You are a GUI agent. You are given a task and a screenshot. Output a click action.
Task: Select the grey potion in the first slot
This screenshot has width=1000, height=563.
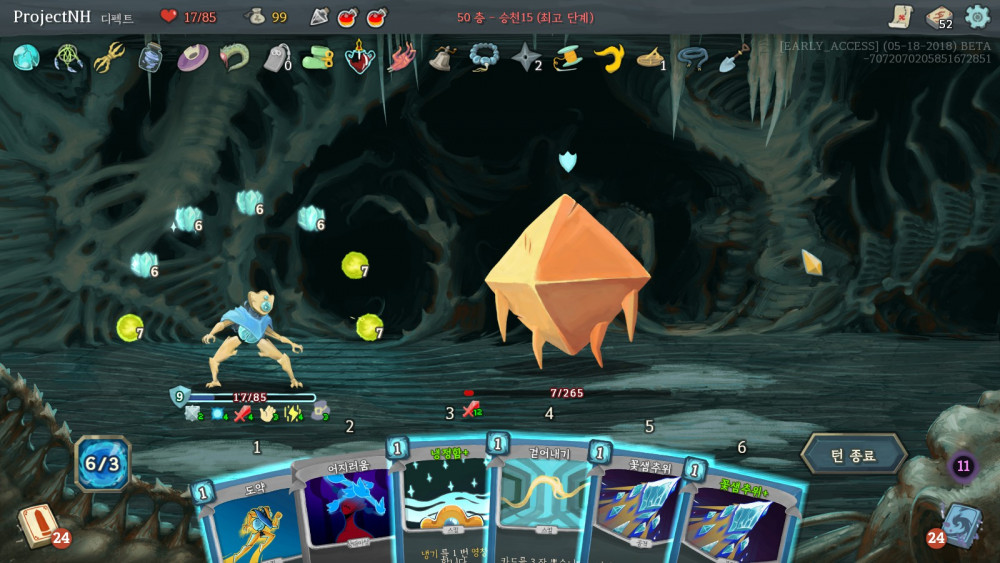[x=319, y=17]
